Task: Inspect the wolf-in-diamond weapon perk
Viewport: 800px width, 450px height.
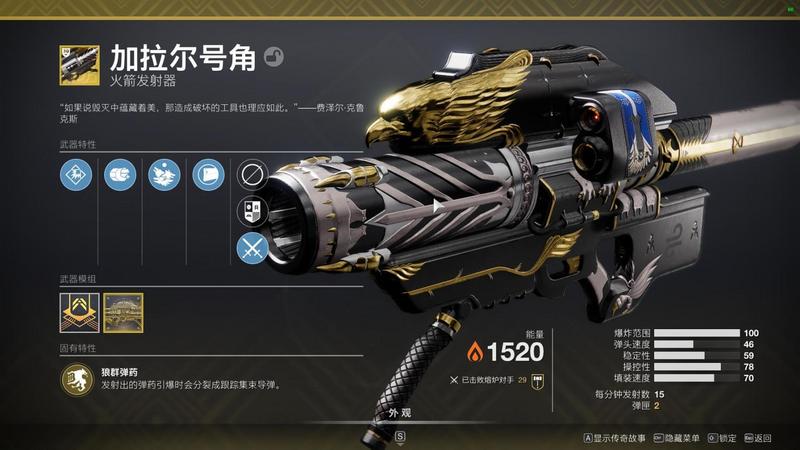Action: (x=75, y=176)
